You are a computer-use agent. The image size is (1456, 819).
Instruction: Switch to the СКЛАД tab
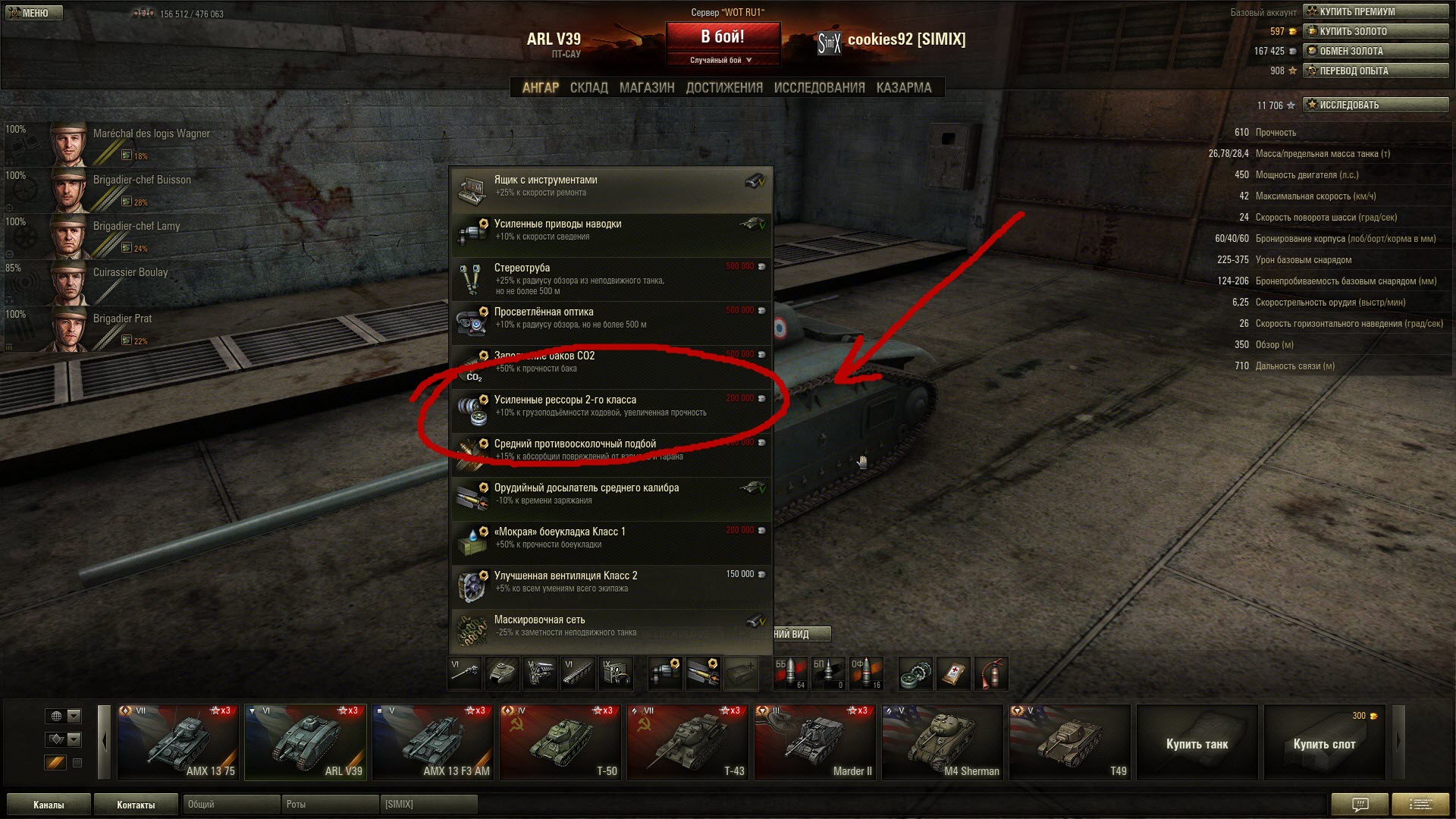[588, 88]
